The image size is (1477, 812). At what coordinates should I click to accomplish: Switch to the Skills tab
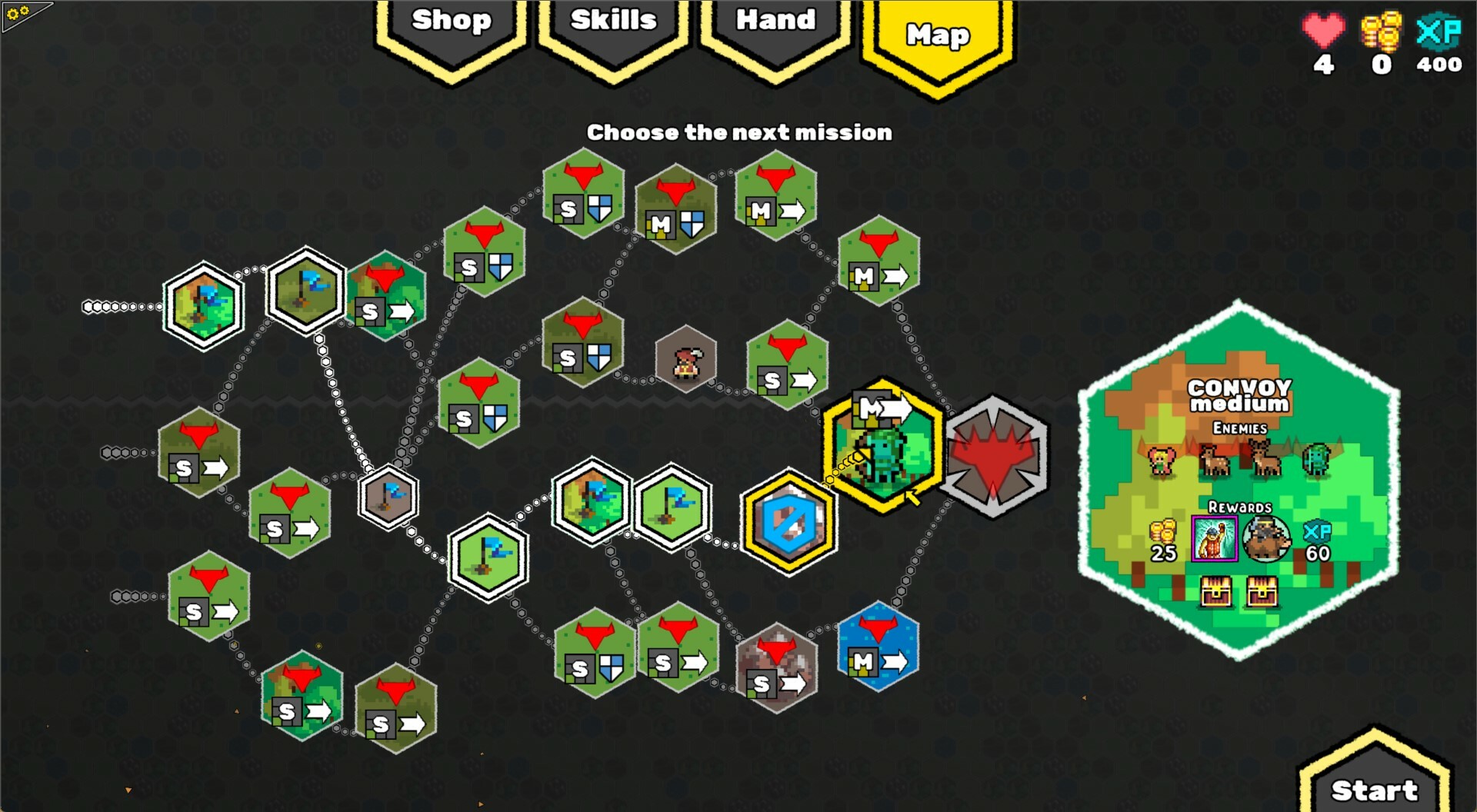(613, 22)
